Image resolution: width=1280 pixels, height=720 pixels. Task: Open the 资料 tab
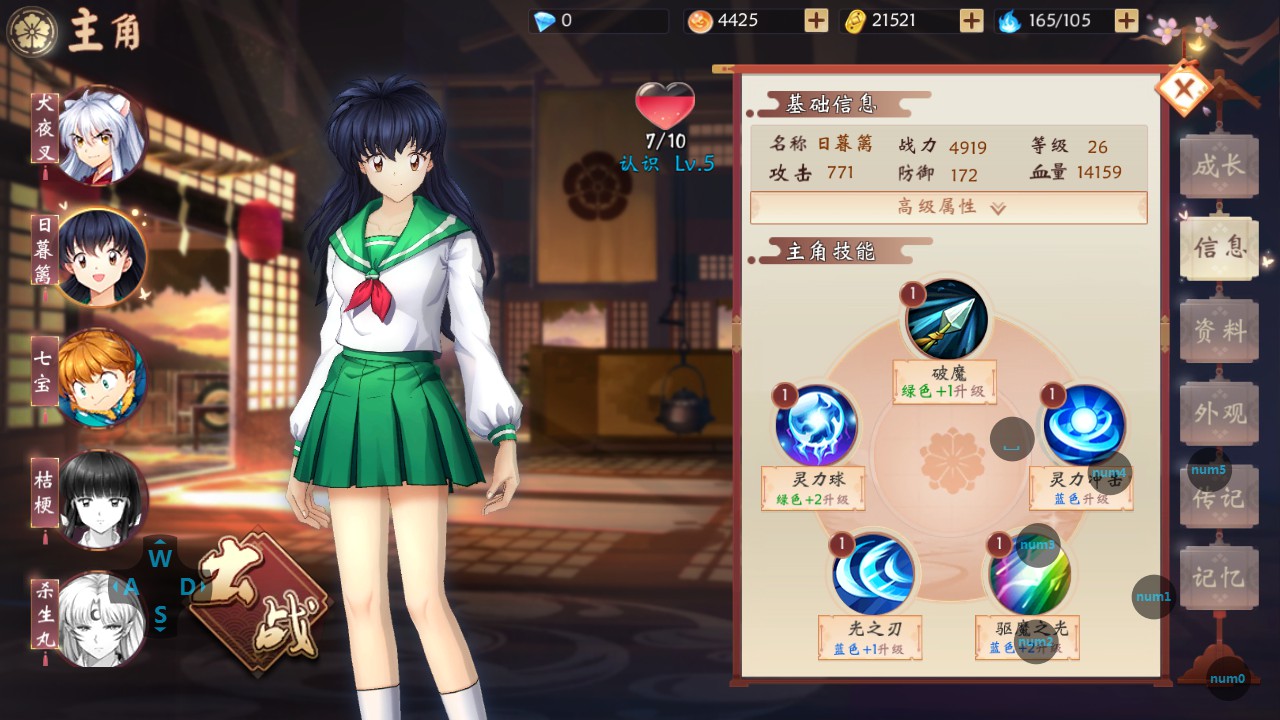[1218, 331]
